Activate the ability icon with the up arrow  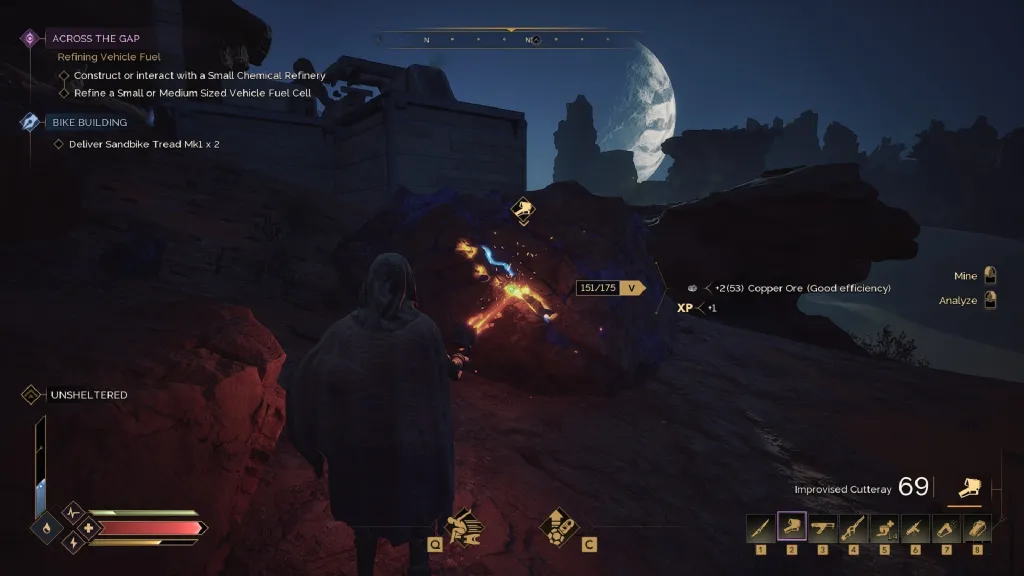coord(558,523)
